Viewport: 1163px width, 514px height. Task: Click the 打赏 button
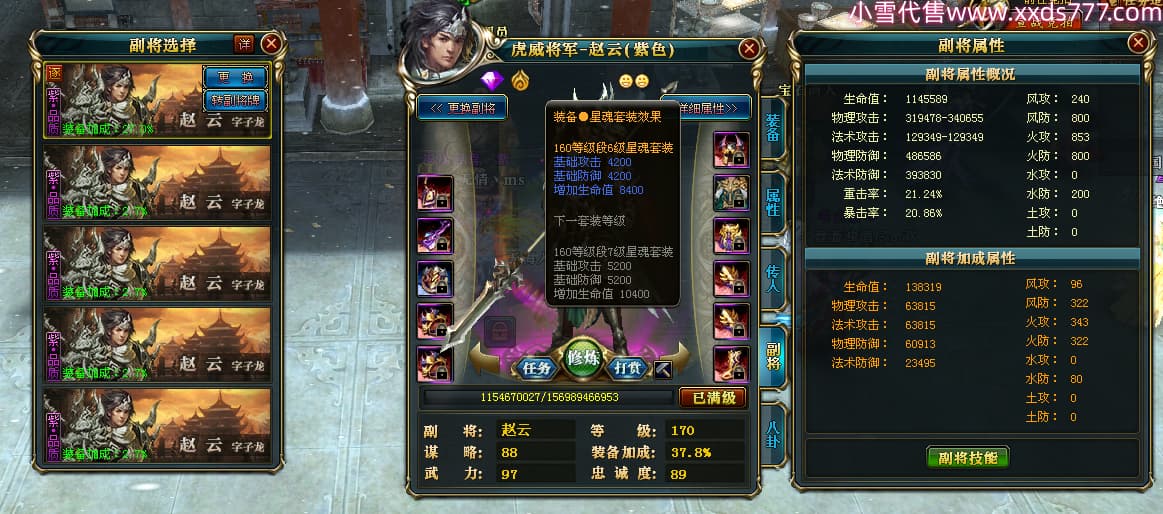point(627,367)
